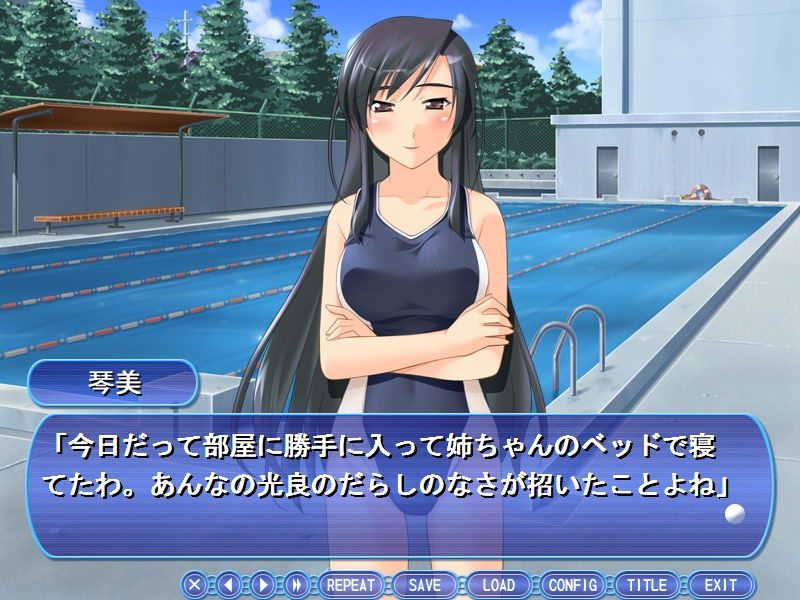
Task: Click the REPEAT button
Action: (x=350, y=585)
